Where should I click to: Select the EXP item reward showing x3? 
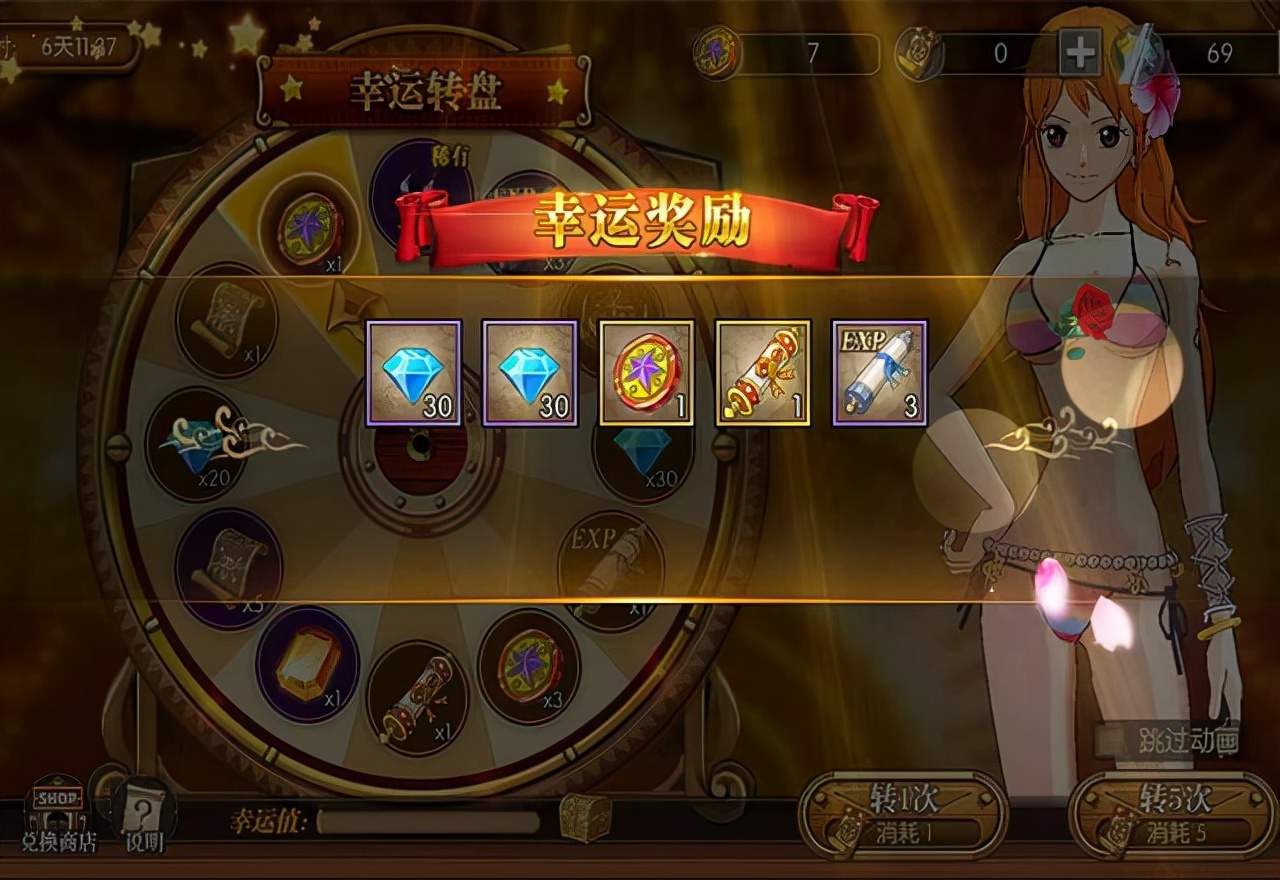pyautogui.click(x=882, y=373)
